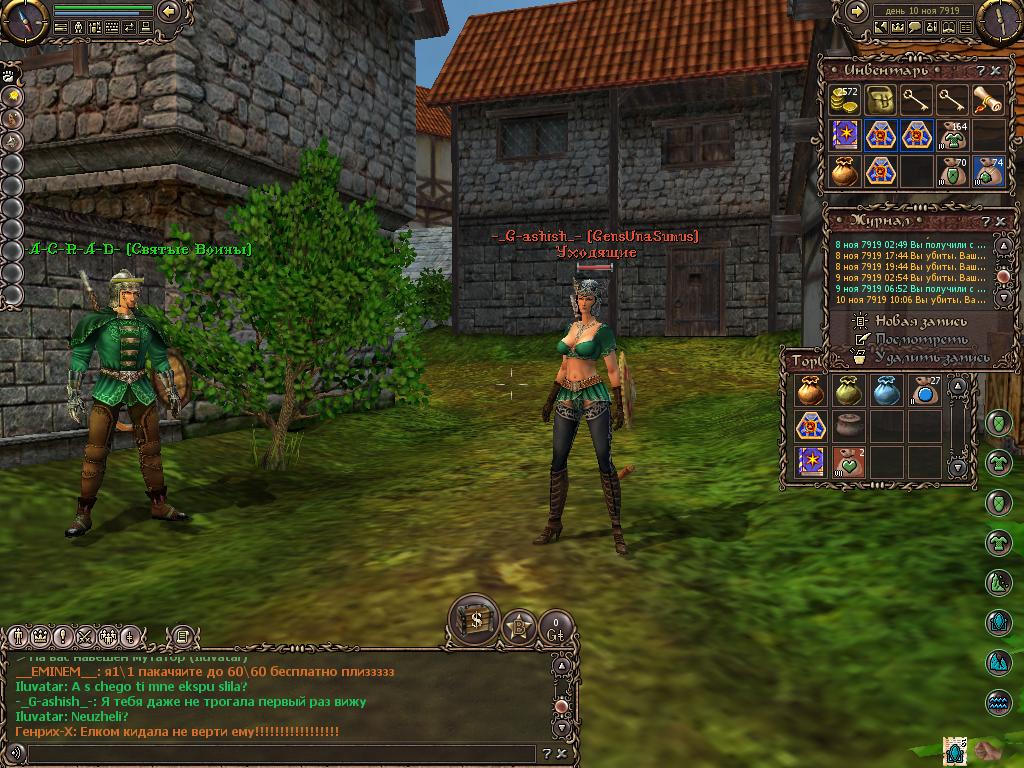Click the rolled scroll item in inventory

(988, 100)
